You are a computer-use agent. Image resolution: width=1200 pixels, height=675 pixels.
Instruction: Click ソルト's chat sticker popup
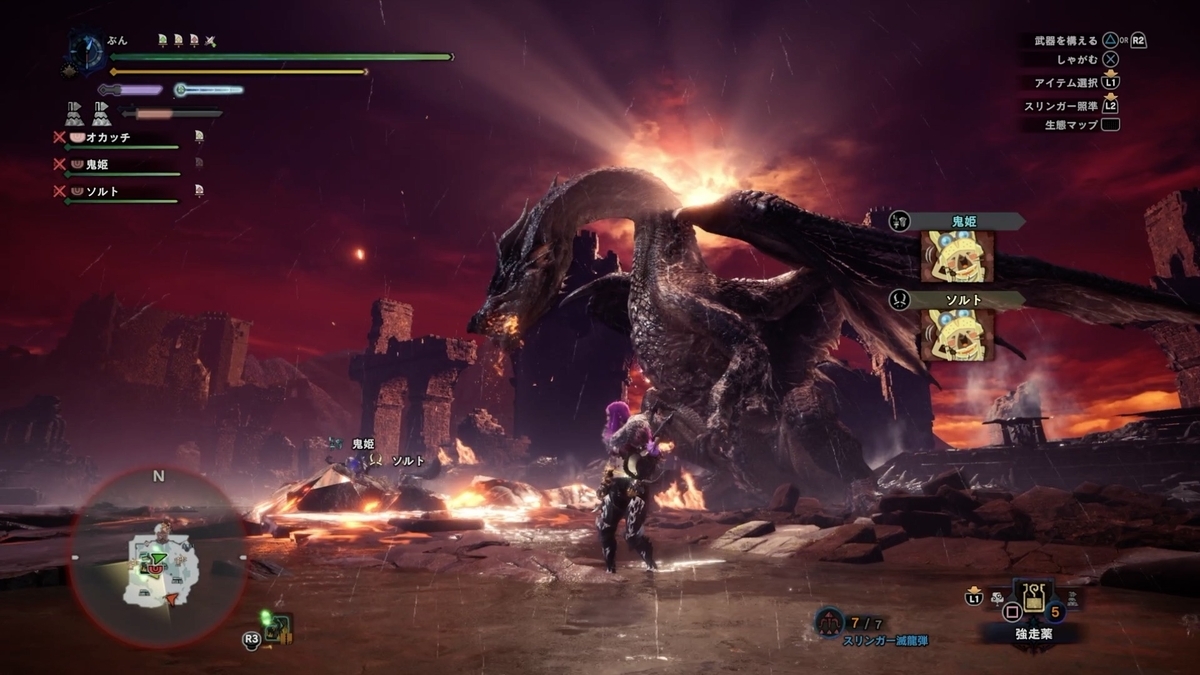[x=957, y=333]
